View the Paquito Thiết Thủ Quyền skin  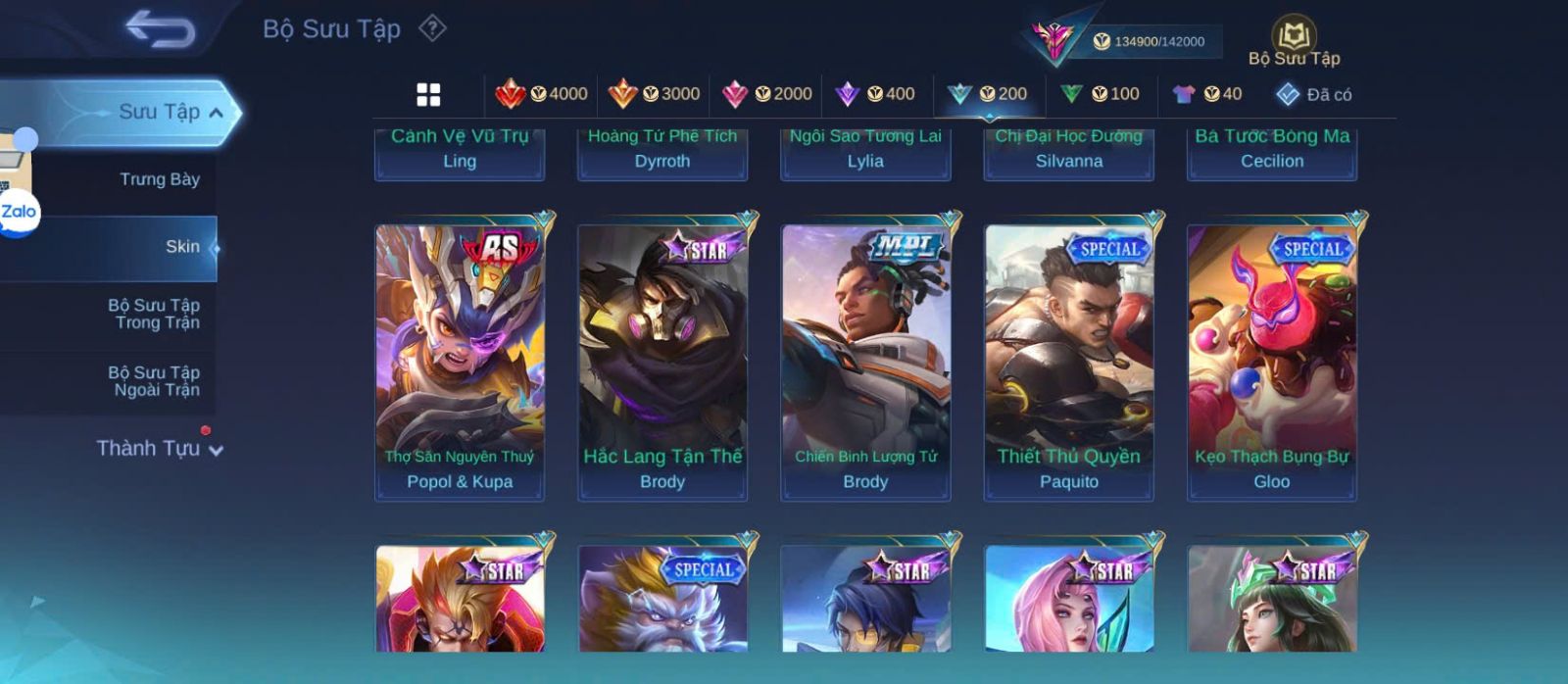(1069, 363)
